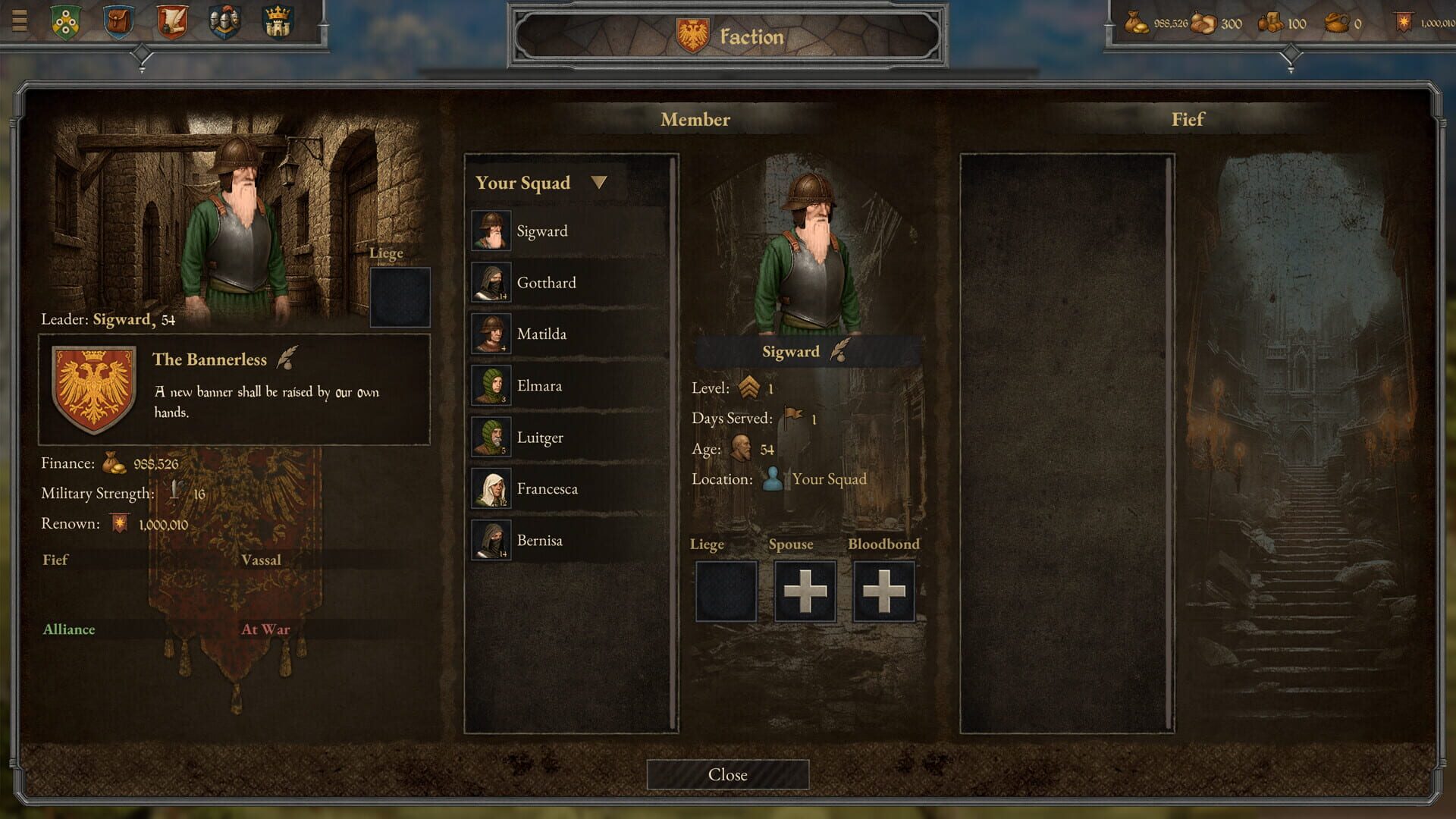Edit Sigward's name with the quill icon
This screenshot has height=819, width=1456.
click(x=839, y=350)
